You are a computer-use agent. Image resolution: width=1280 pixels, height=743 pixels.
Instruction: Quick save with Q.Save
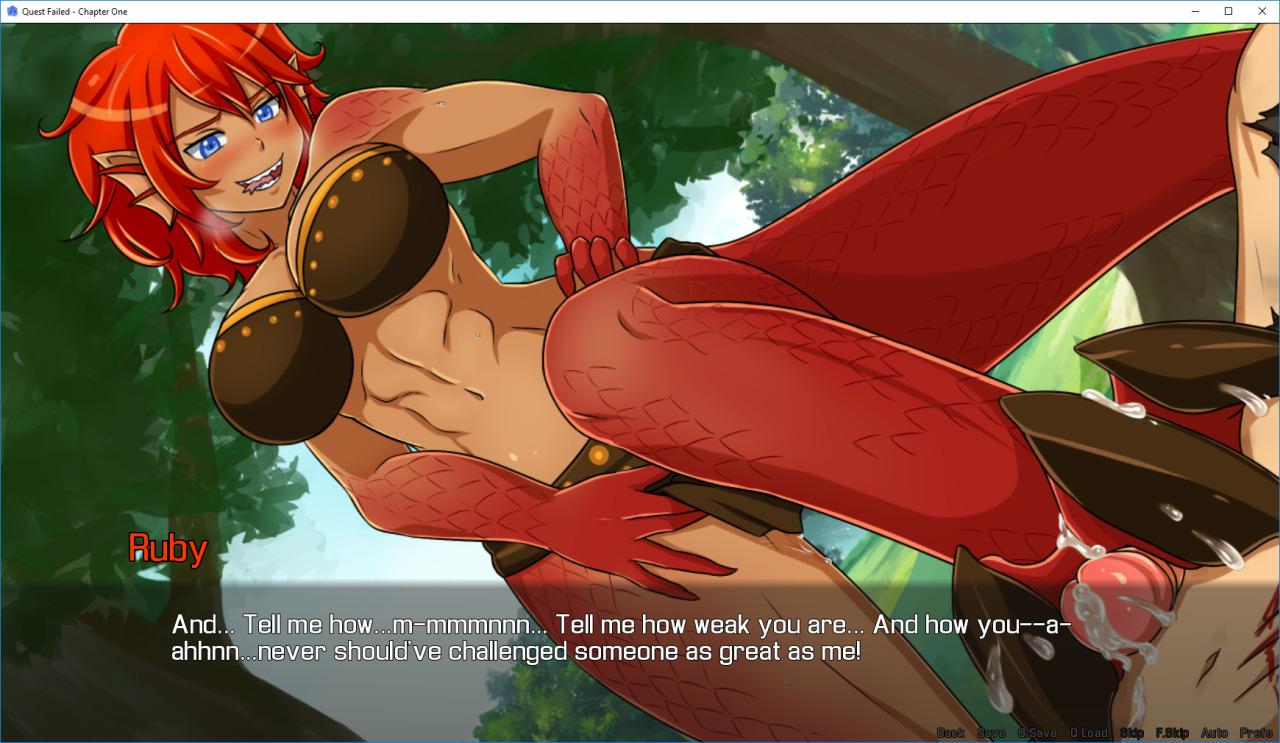click(1037, 733)
